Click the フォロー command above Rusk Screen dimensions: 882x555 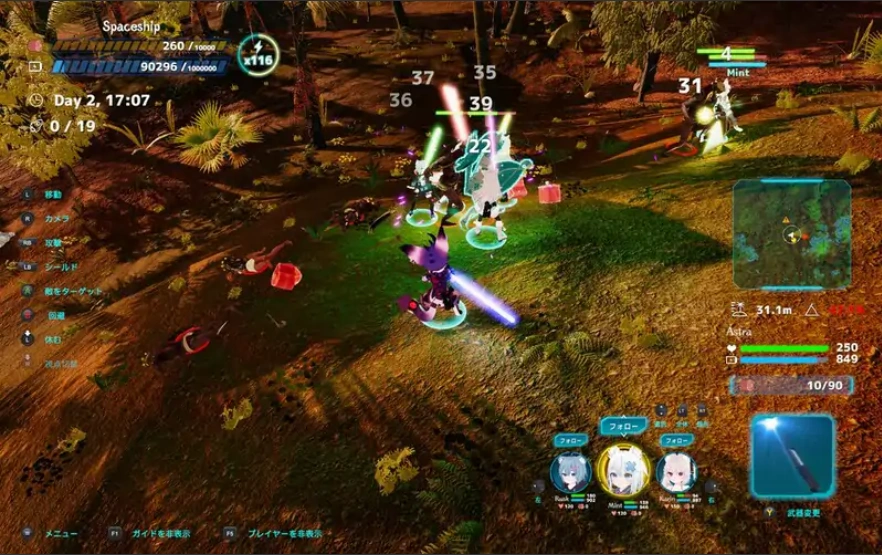(x=571, y=439)
